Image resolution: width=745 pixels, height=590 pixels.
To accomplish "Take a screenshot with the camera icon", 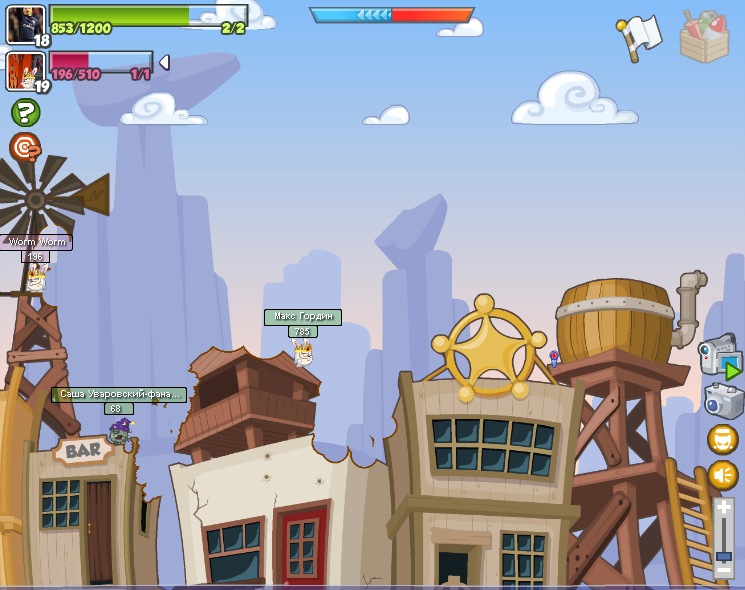I will (x=723, y=401).
